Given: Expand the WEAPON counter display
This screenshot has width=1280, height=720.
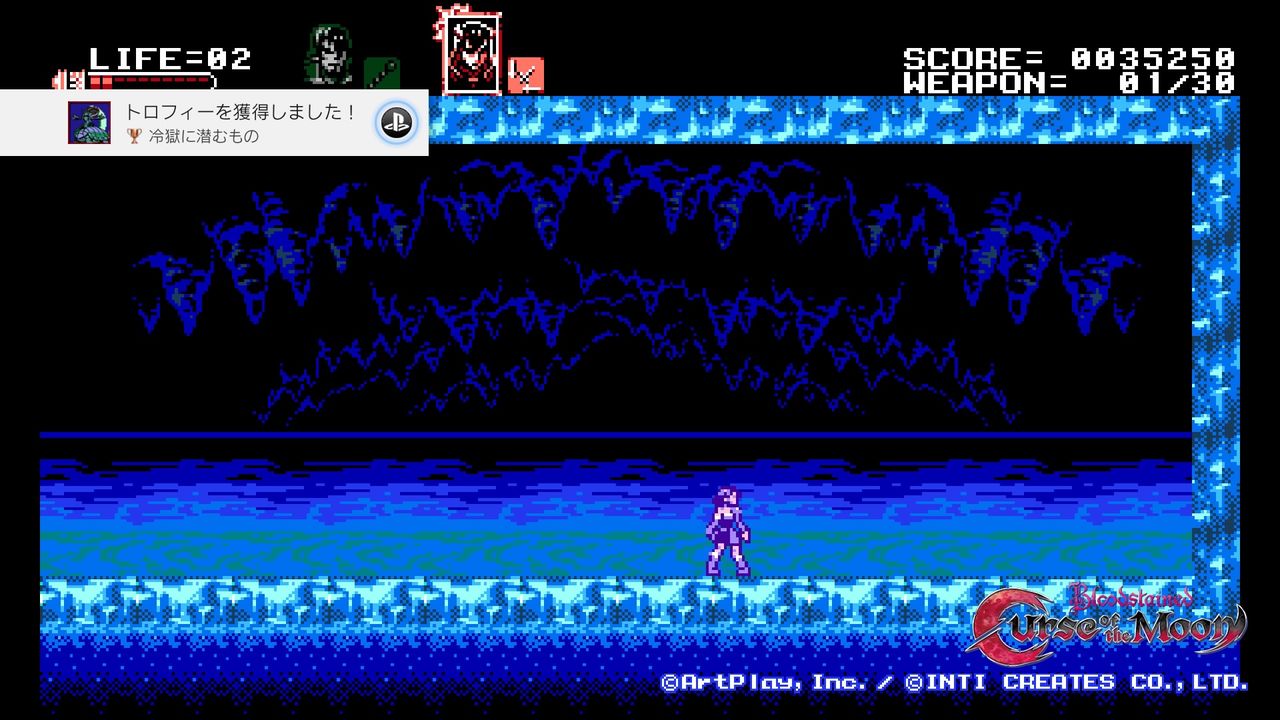Looking at the screenshot, I should click(1070, 82).
